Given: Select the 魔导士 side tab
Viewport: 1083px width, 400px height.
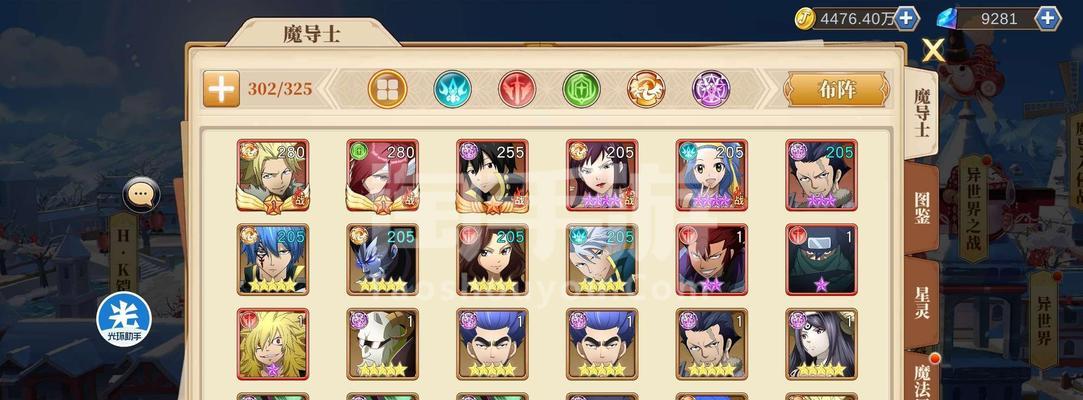Looking at the screenshot, I should coord(922,110).
